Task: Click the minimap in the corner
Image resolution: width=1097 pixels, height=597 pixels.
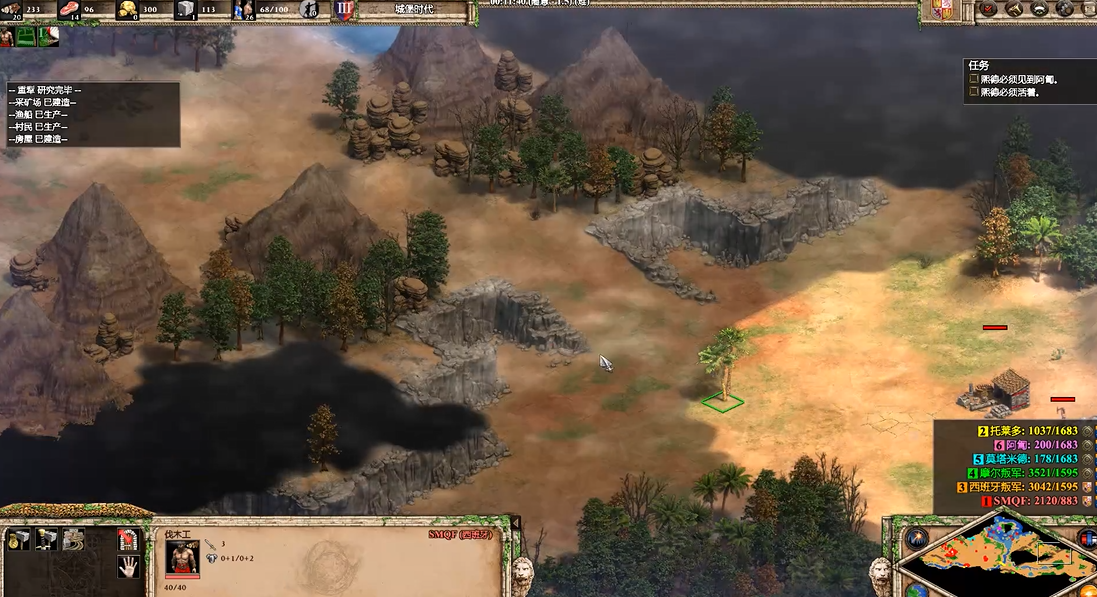Action: [1000, 560]
